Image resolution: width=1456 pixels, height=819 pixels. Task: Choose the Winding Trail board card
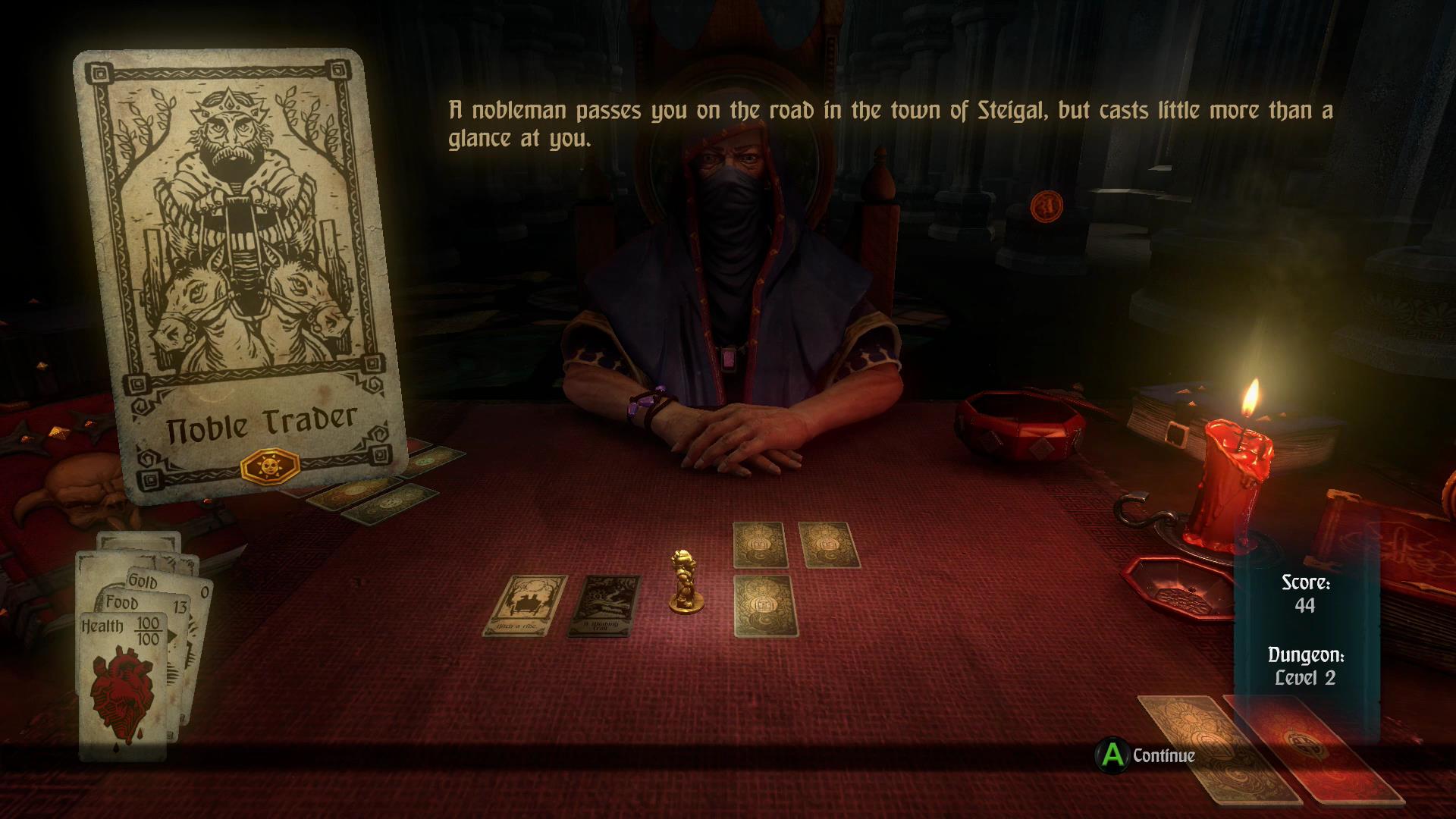coord(604,604)
